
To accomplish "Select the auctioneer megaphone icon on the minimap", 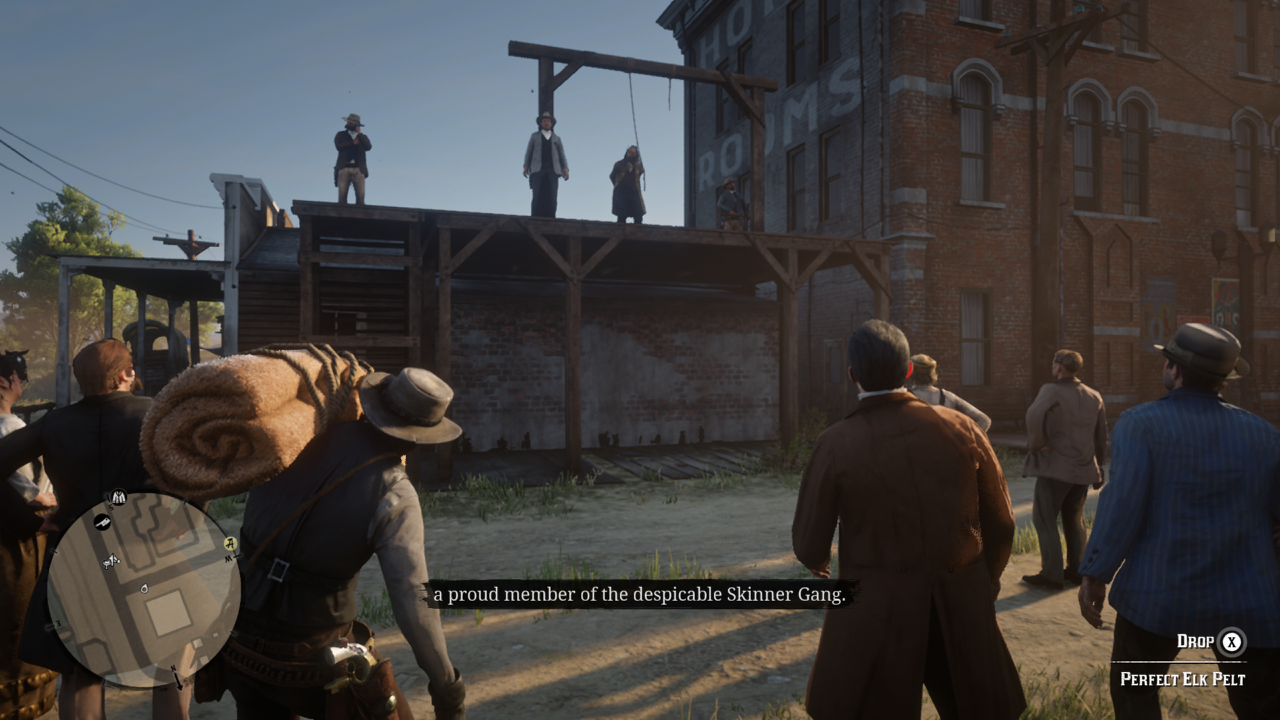I will pyautogui.click(x=112, y=563).
